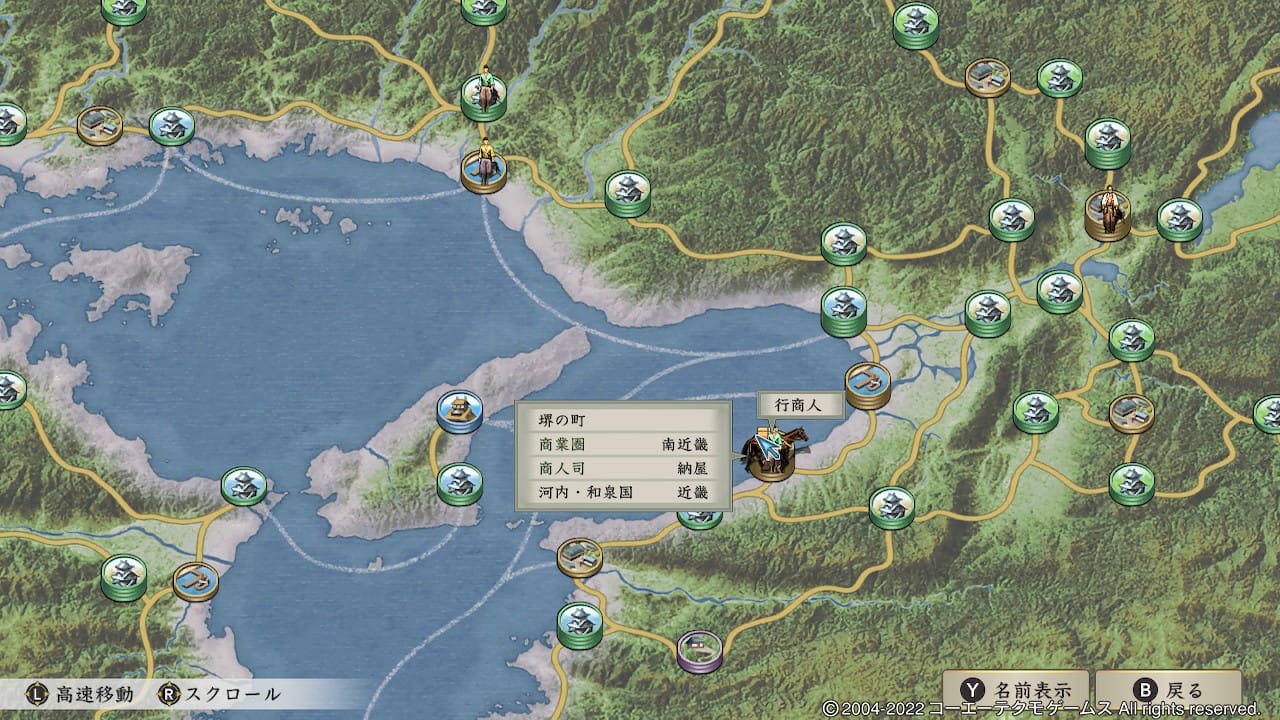Go back with the 戻る button
Image resolution: width=1280 pixels, height=720 pixels.
point(1168,690)
